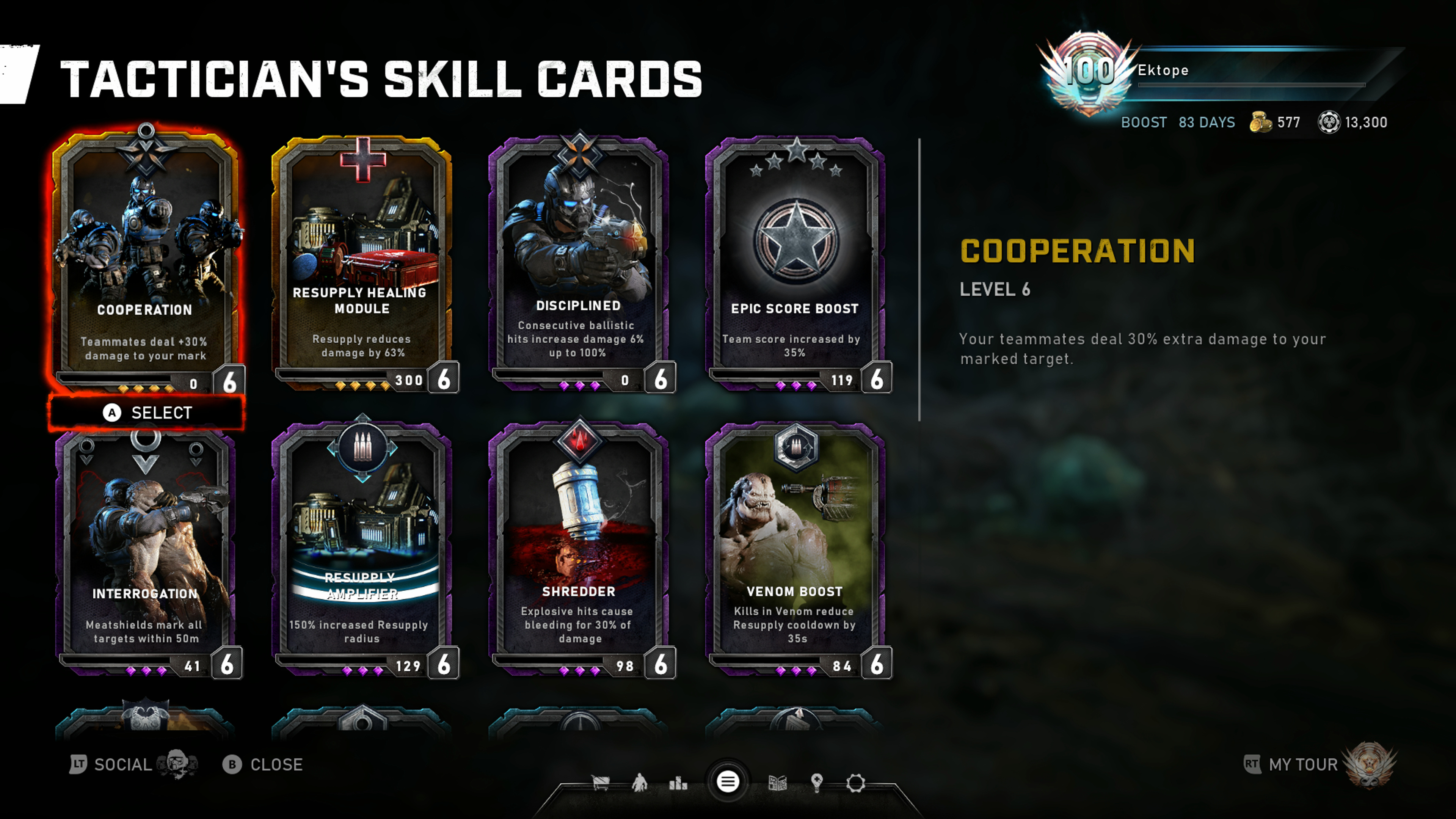Screen dimensions: 1456x819
Task: Open the character customization soldier icon
Action: click(x=639, y=783)
